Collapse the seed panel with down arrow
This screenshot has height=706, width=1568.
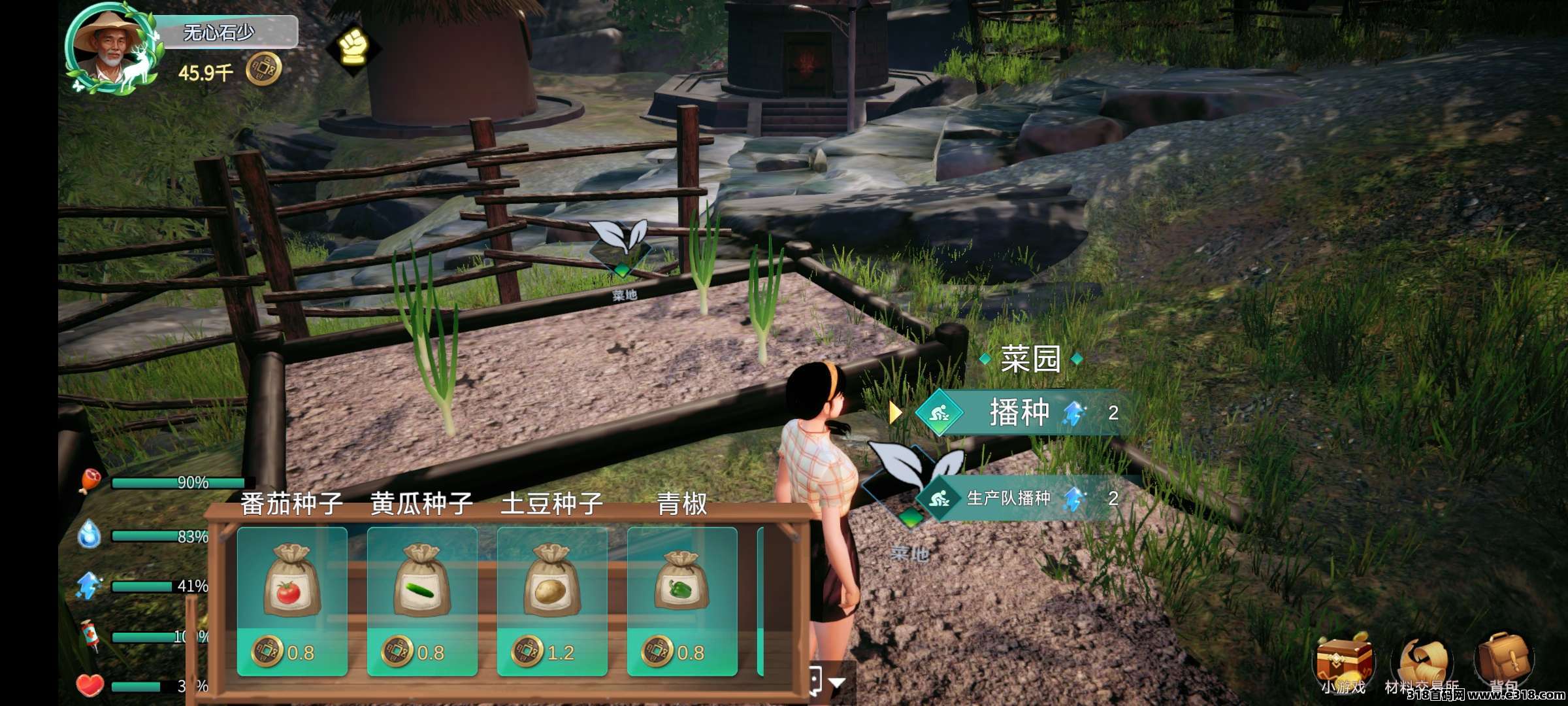837,683
